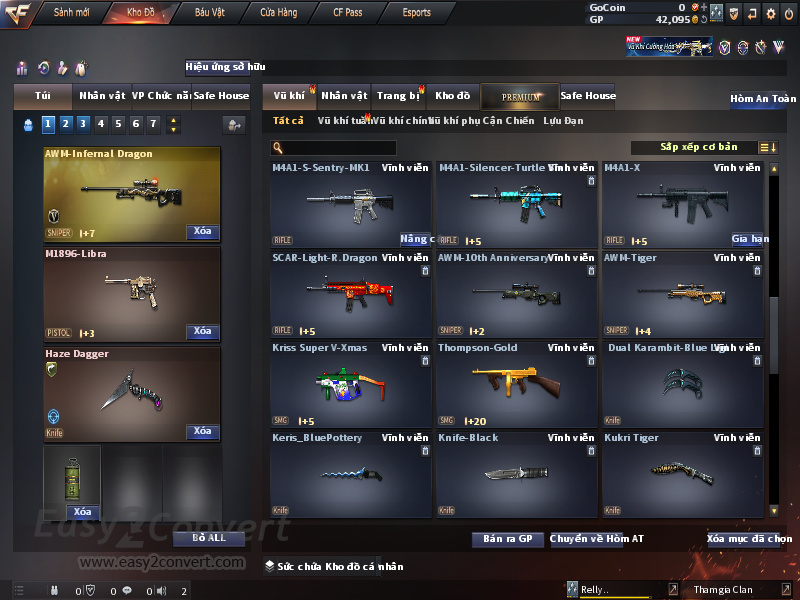
Task: Switch to the Trang bị tab
Action: 399,96
